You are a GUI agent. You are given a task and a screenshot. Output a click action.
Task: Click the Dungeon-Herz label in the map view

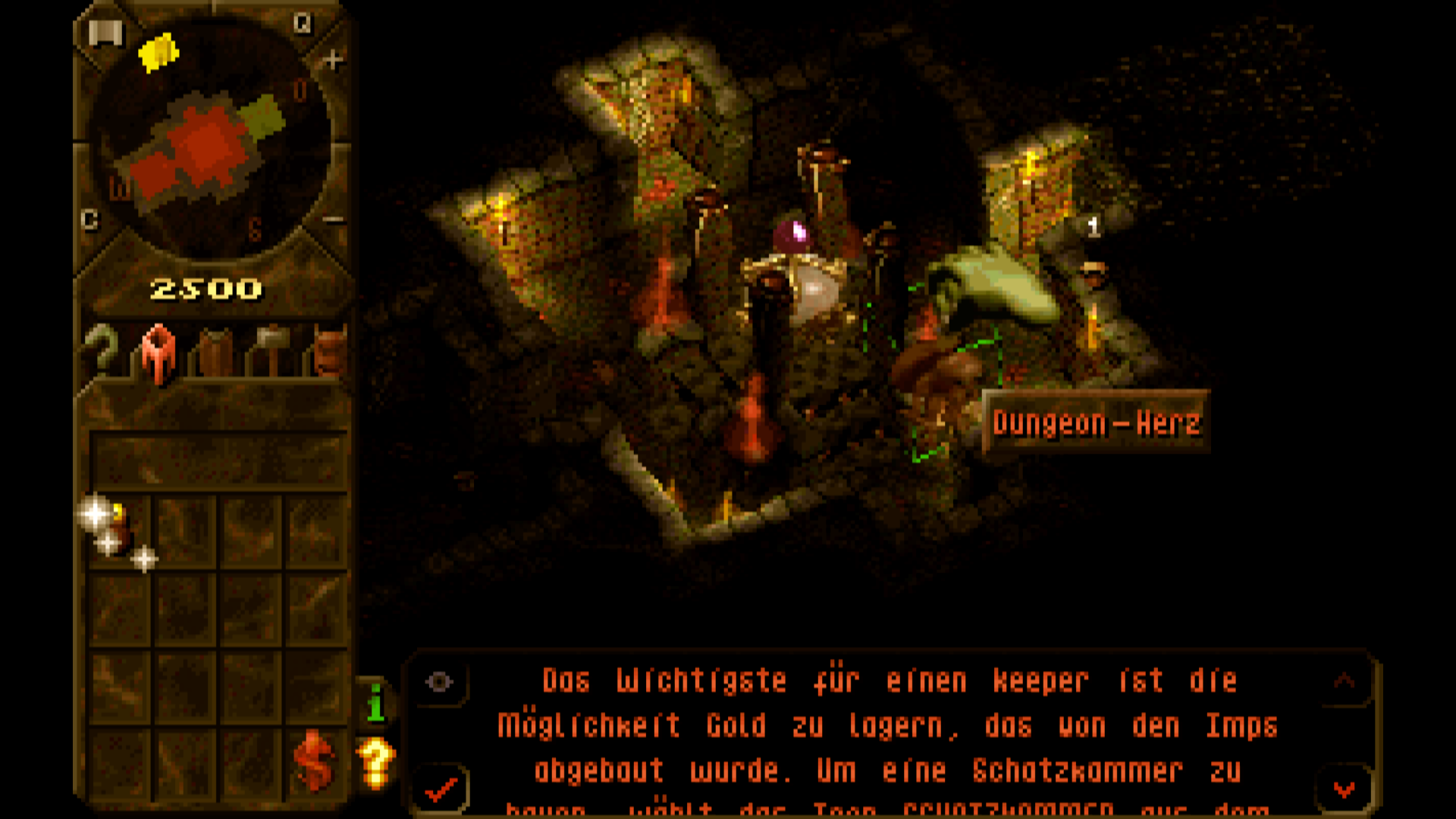[x=1096, y=425]
